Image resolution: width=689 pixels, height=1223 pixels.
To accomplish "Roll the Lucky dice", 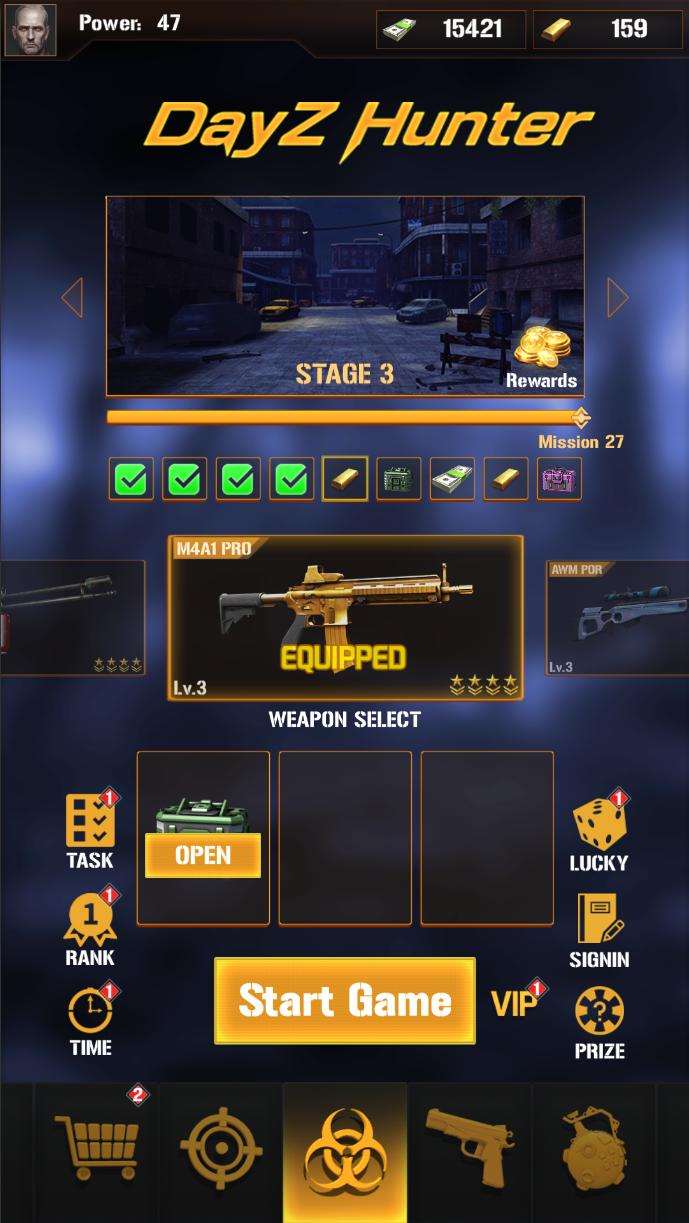I will (599, 833).
